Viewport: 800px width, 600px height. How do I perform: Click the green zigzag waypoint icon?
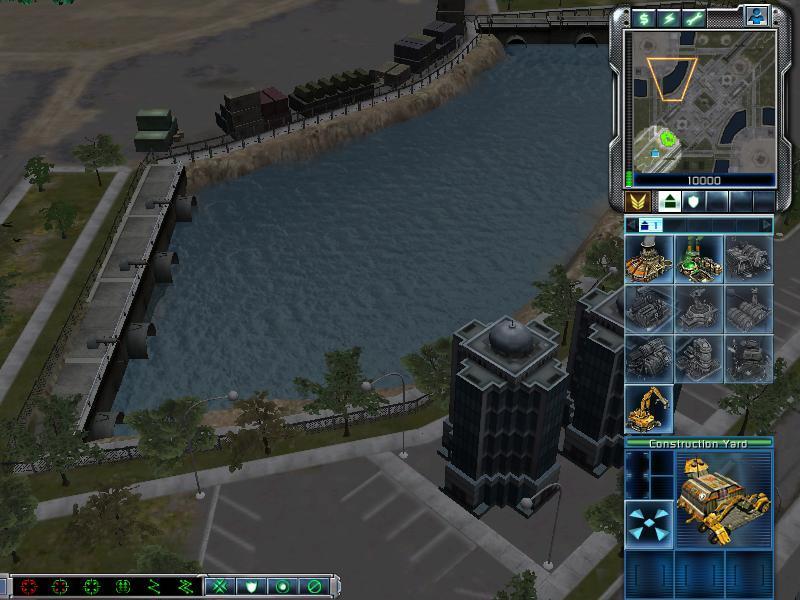[x=155, y=586]
